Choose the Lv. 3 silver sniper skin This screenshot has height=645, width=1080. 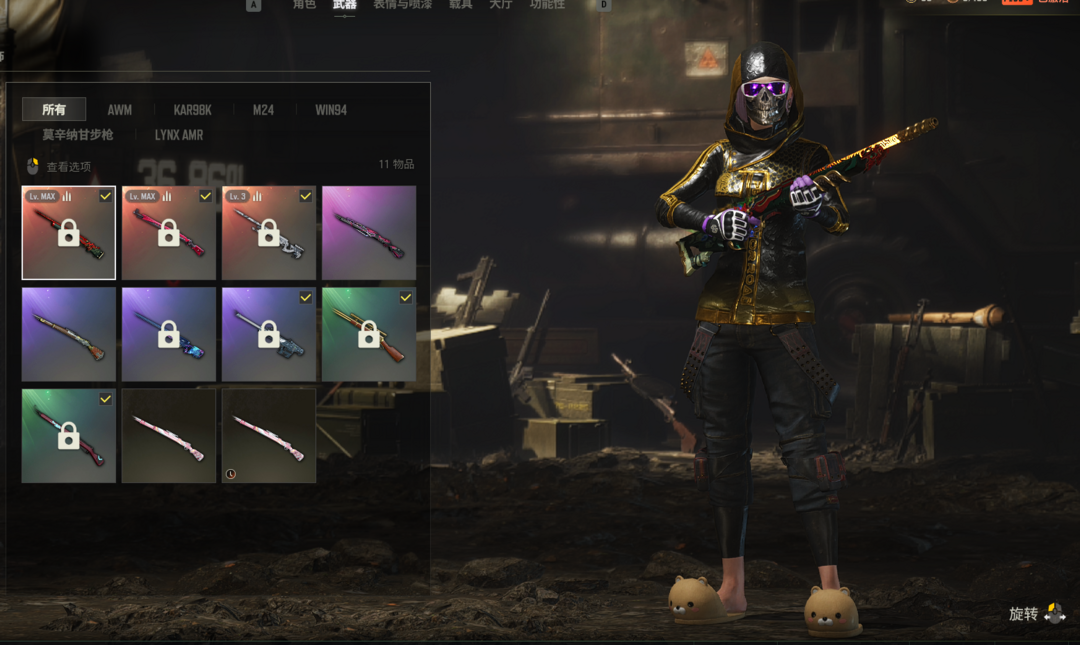[269, 233]
